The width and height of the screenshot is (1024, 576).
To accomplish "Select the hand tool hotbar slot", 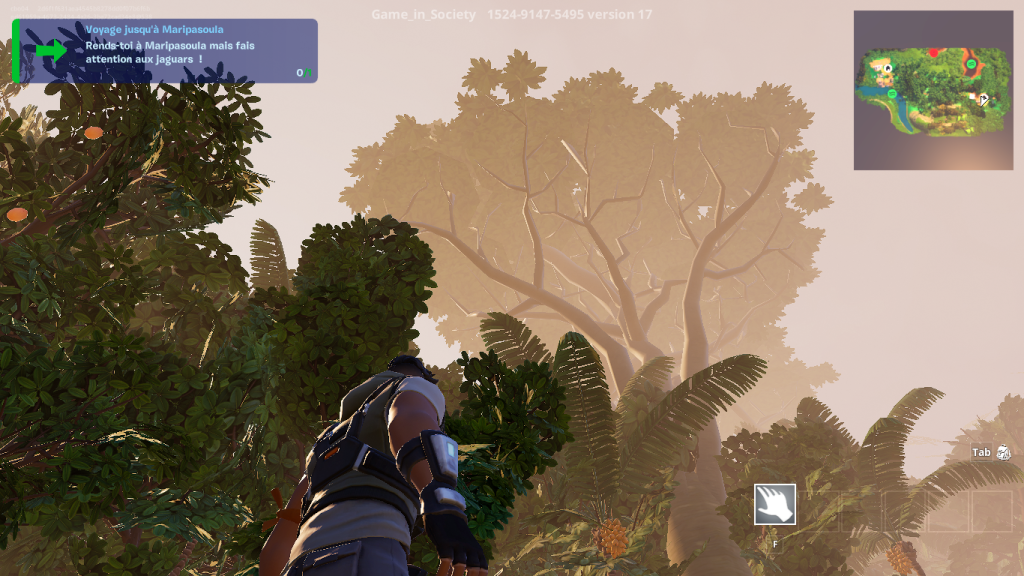I will pyautogui.click(x=775, y=505).
